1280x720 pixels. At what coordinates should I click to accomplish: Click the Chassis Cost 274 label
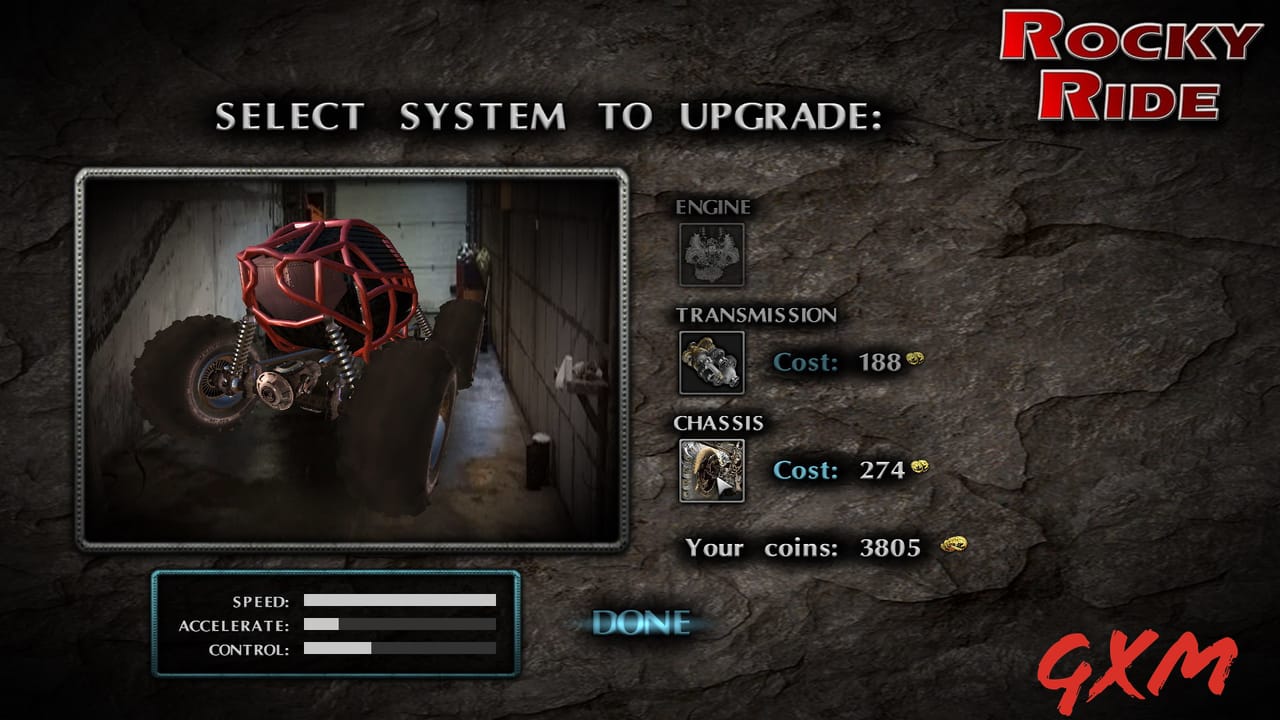838,469
